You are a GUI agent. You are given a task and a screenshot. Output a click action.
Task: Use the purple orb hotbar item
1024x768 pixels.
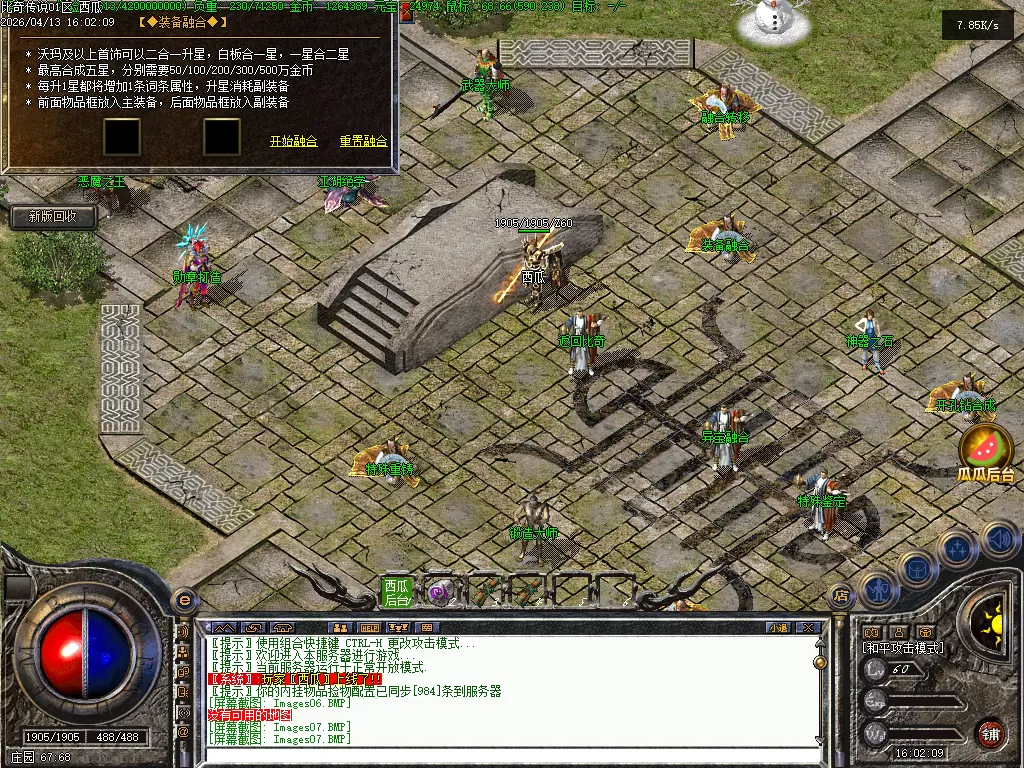pyautogui.click(x=439, y=592)
